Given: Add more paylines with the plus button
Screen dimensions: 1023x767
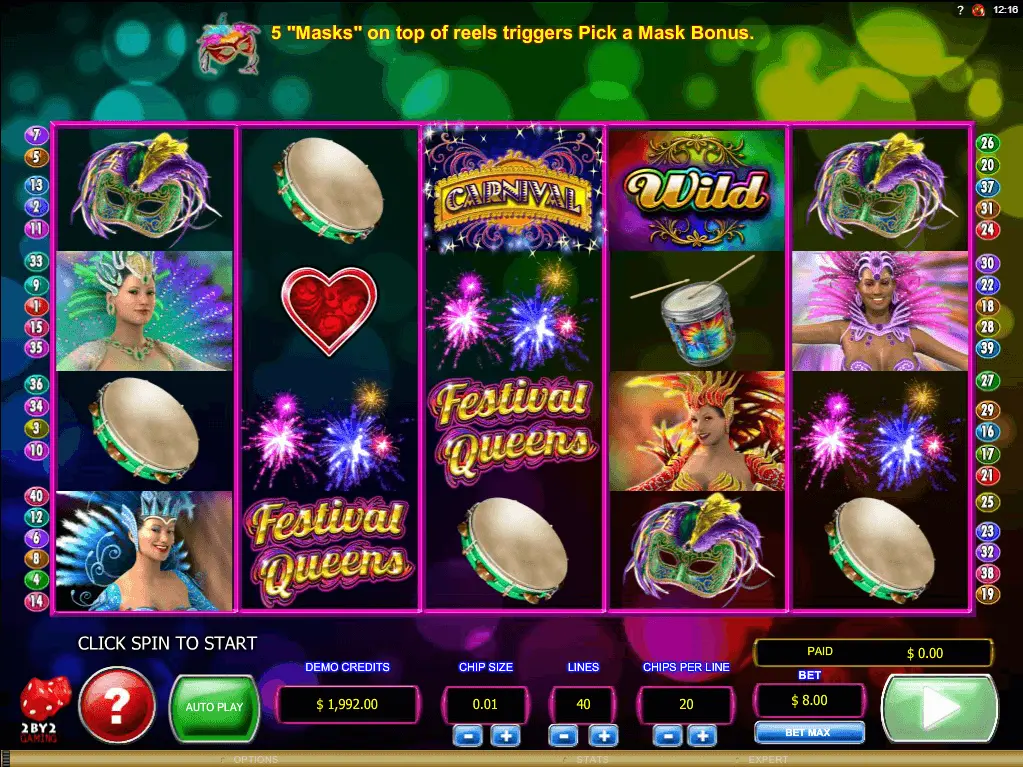Looking at the screenshot, I should pos(603,736).
